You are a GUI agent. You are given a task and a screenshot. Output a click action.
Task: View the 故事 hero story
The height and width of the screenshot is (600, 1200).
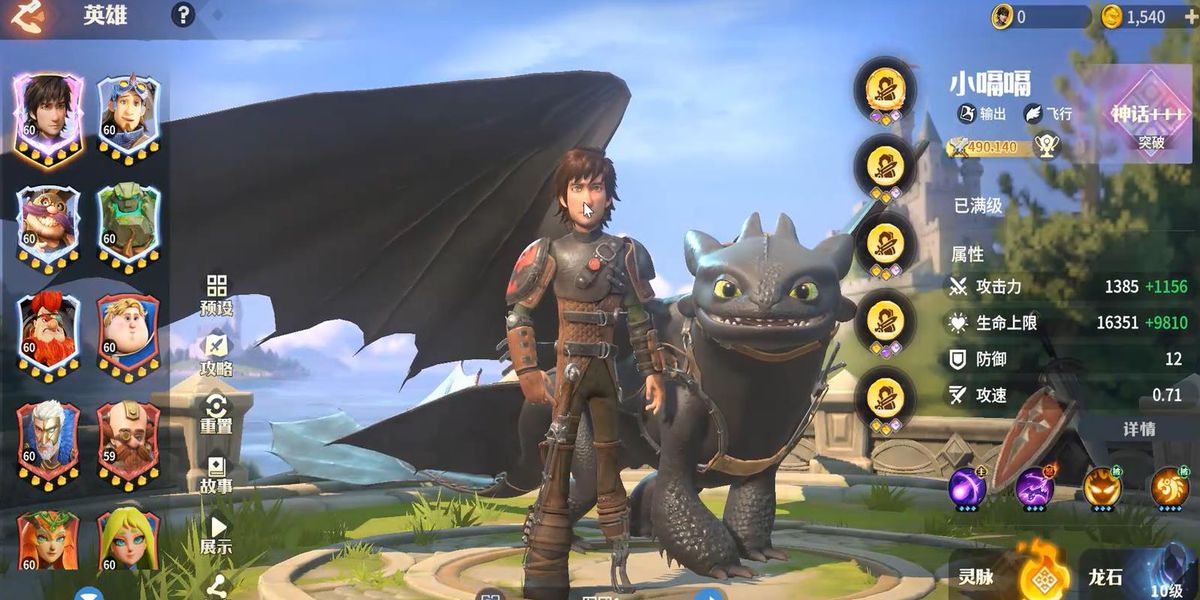click(216, 474)
